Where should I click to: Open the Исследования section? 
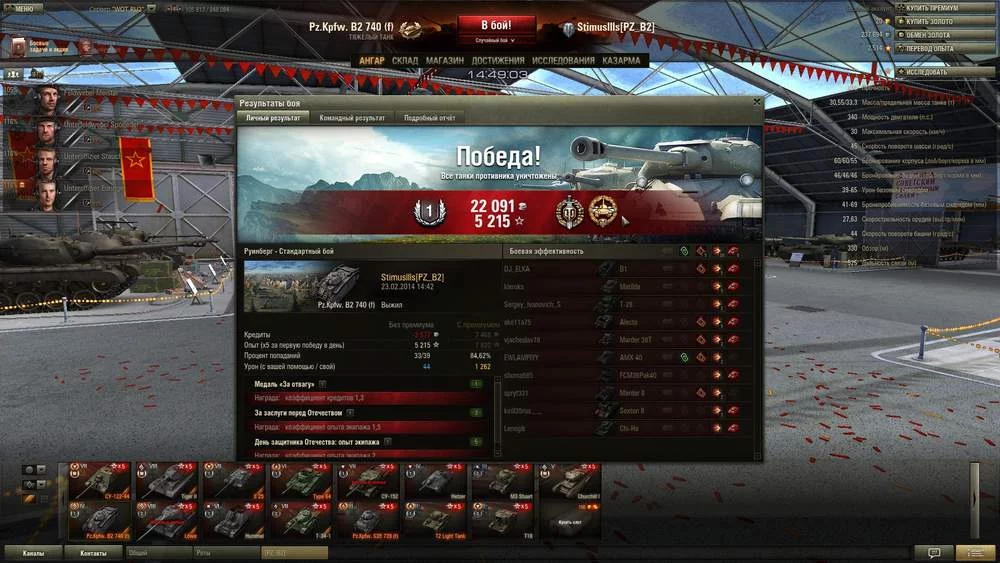tap(564, 60)
